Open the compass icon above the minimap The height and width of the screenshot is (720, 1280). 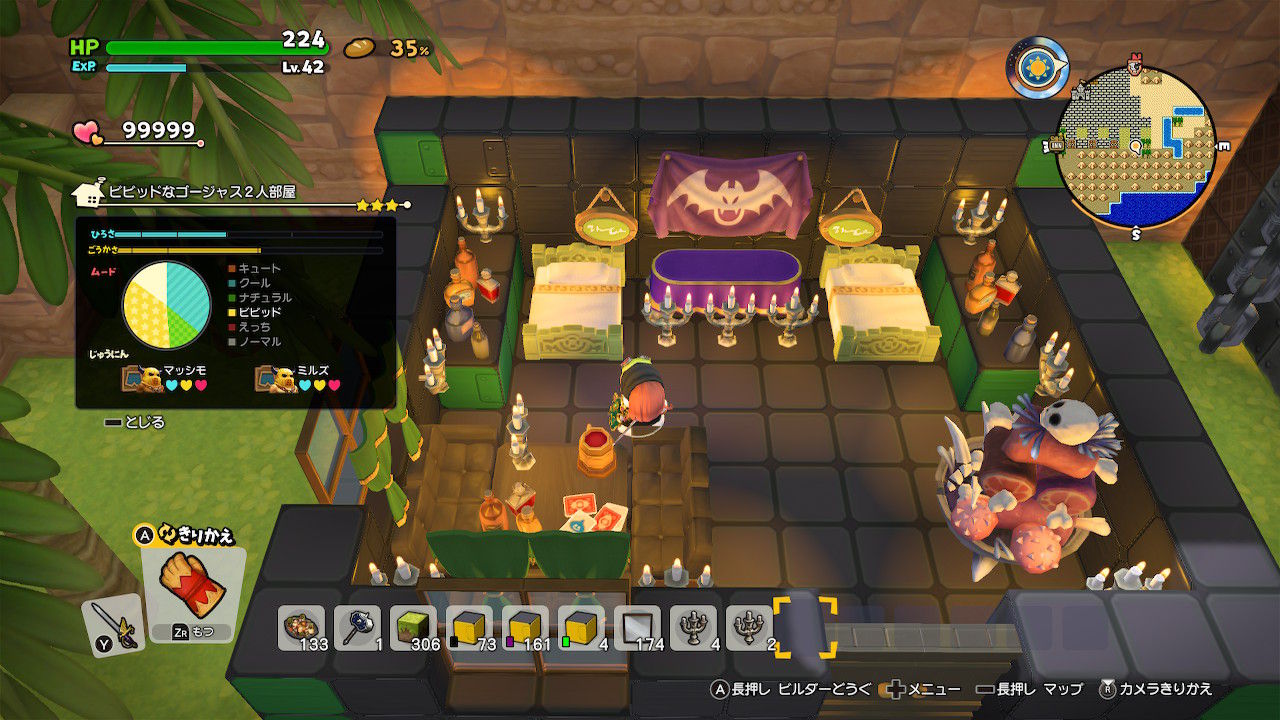tap(1036, 66)
